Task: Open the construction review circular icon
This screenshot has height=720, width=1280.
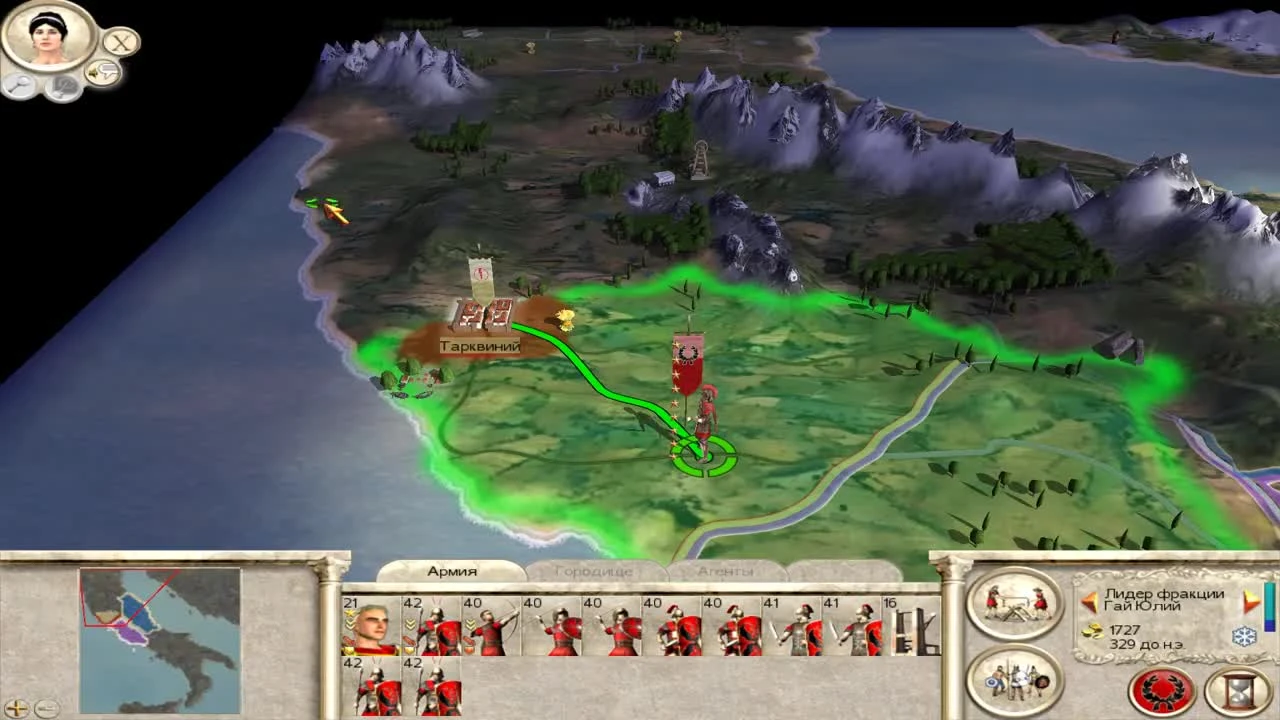Action: (1013, 605)
